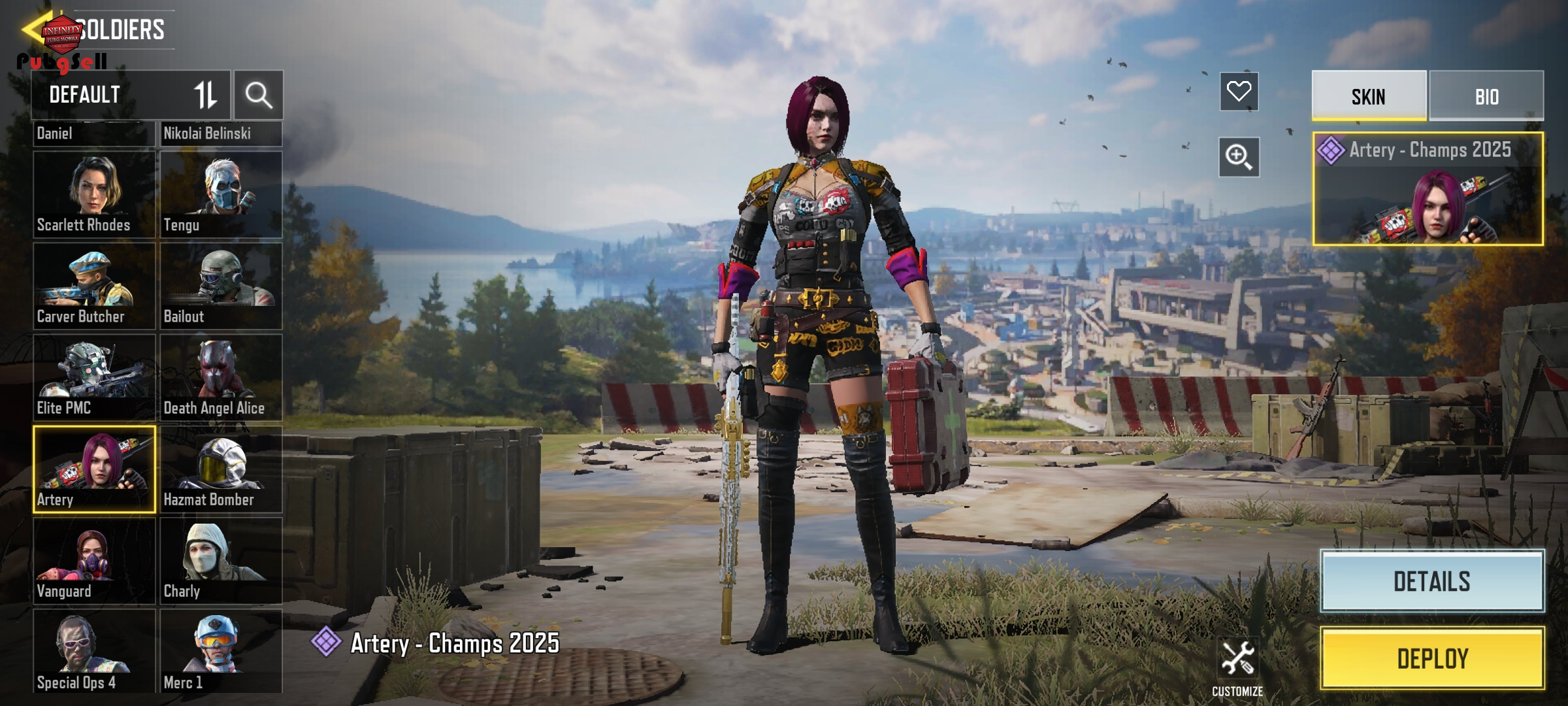Switch to the Bio tab
1568x706 pixels.
point(1486,96)
